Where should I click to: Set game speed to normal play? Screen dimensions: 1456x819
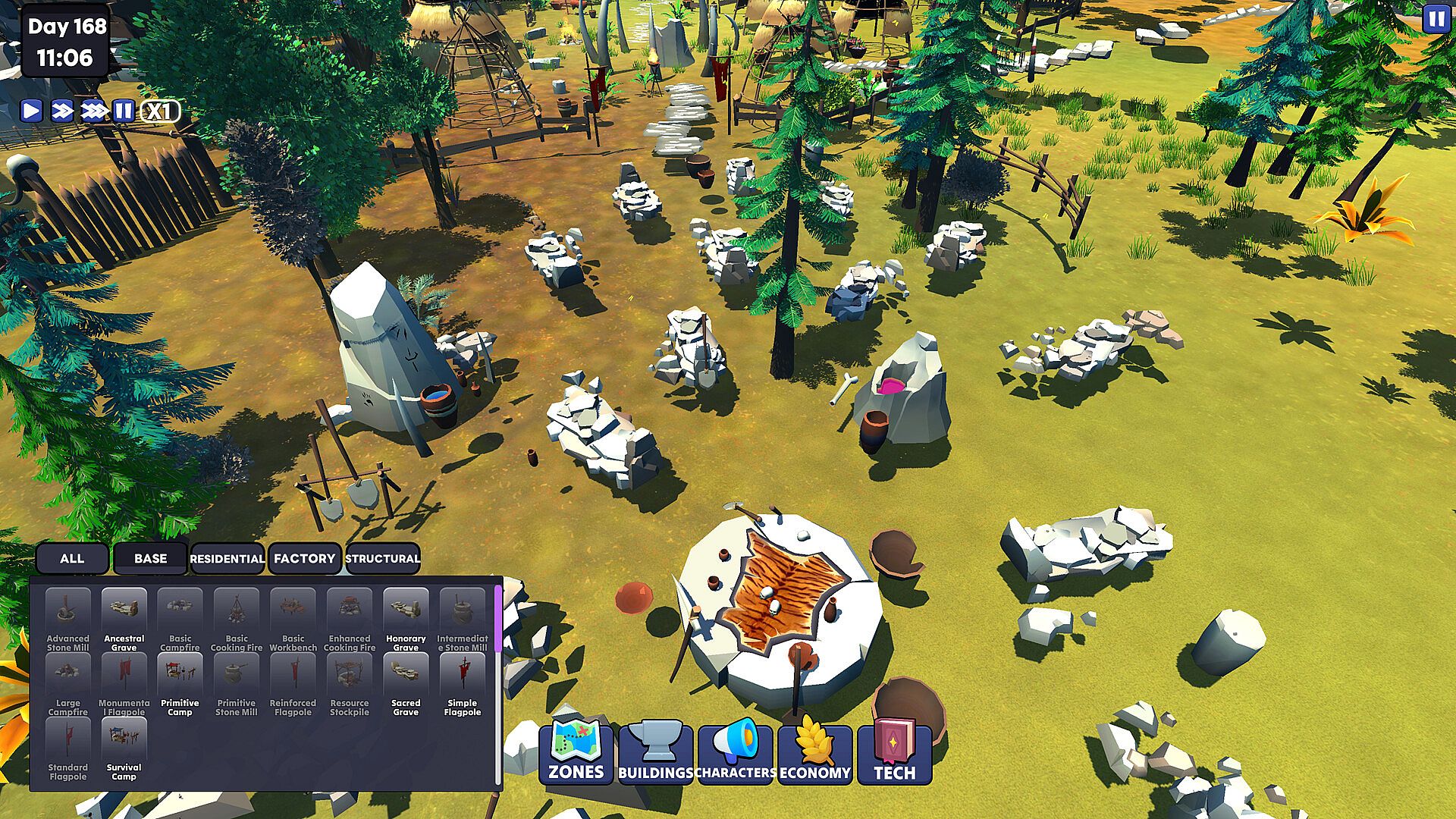31,111
